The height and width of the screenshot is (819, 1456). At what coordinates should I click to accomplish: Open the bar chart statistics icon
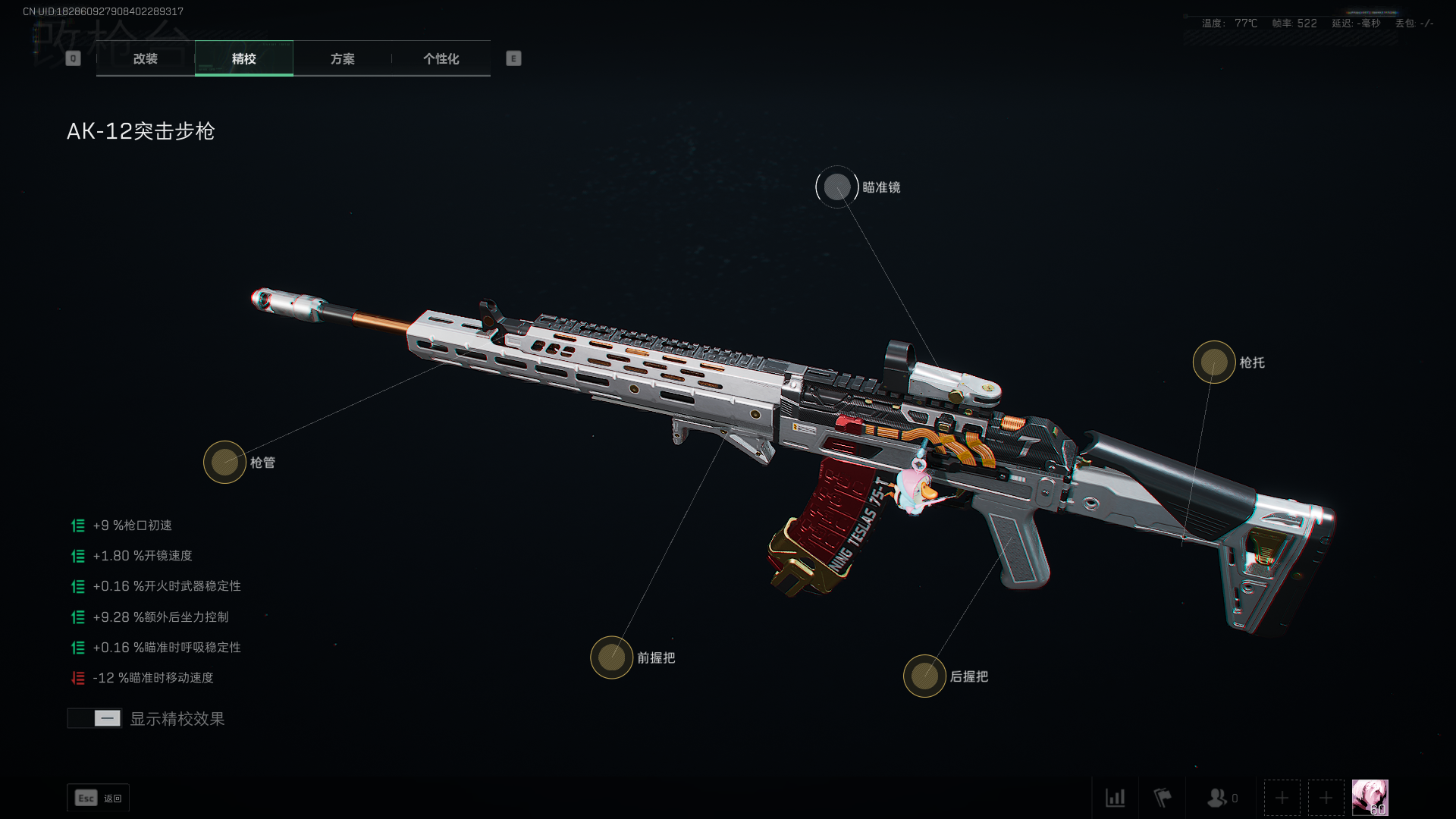(x=1115, y=798)
